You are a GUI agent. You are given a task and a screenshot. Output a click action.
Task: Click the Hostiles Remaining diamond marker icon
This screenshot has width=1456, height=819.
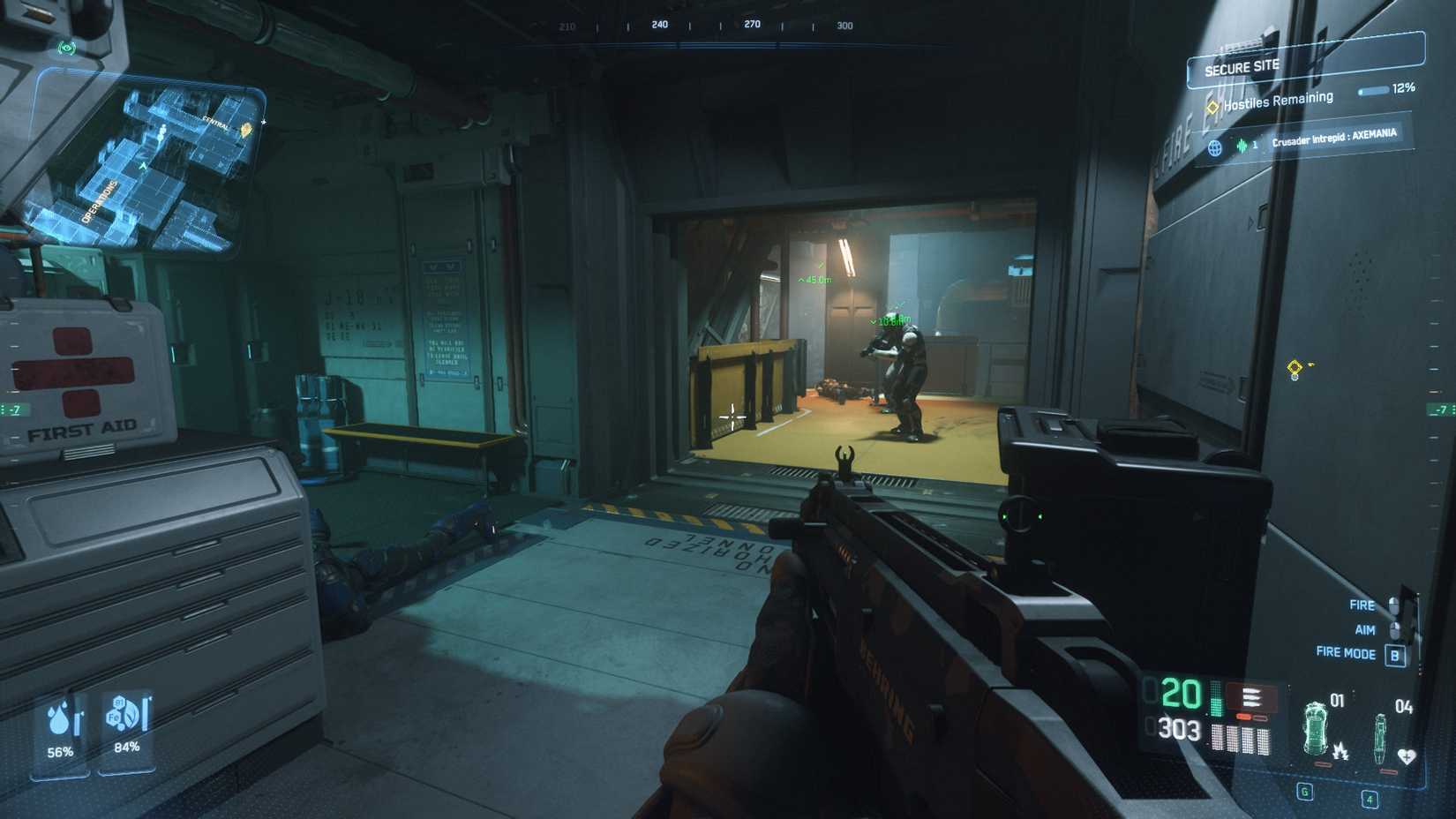[1213, 107]
